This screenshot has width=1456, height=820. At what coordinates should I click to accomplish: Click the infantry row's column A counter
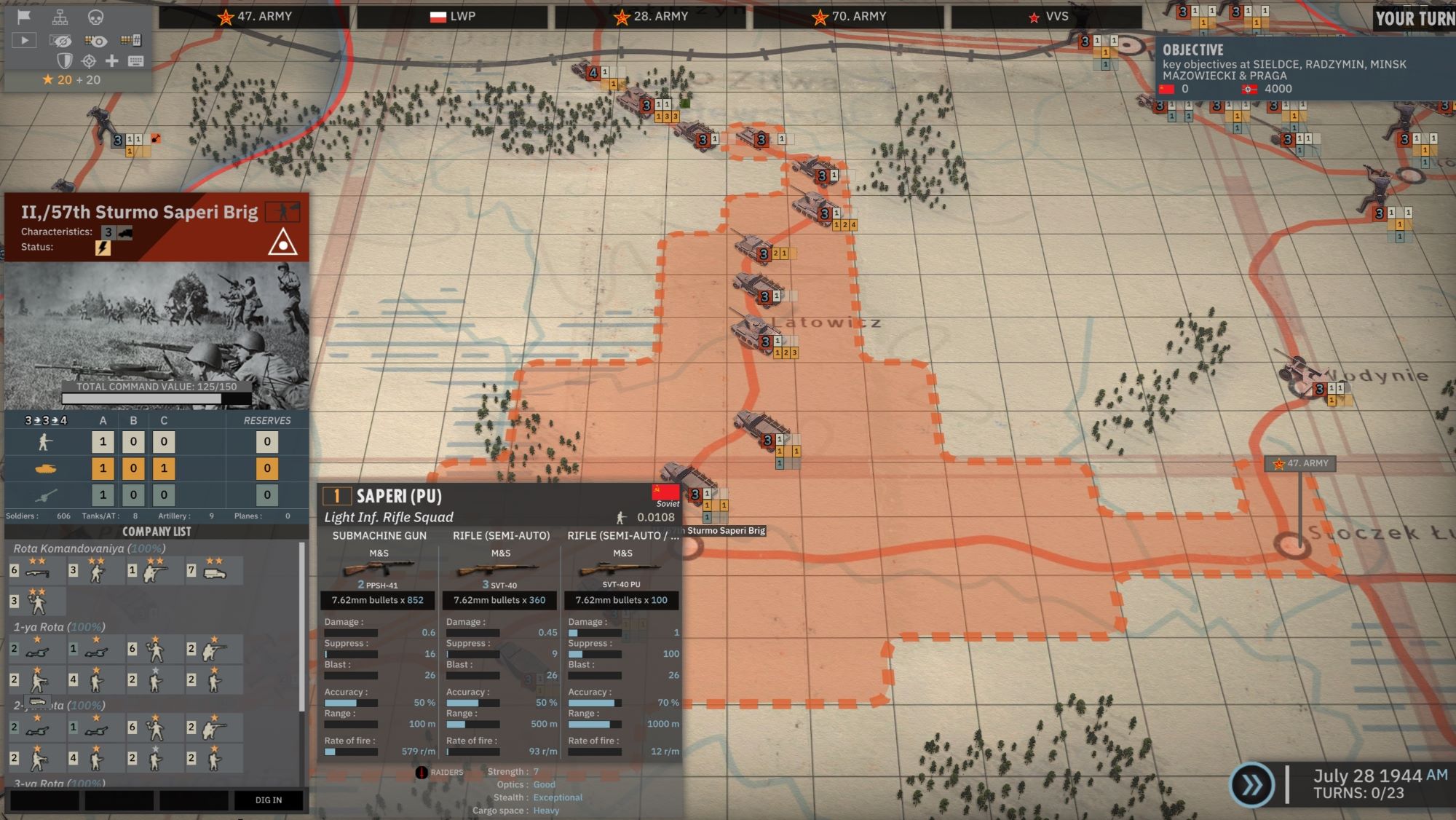103,441
